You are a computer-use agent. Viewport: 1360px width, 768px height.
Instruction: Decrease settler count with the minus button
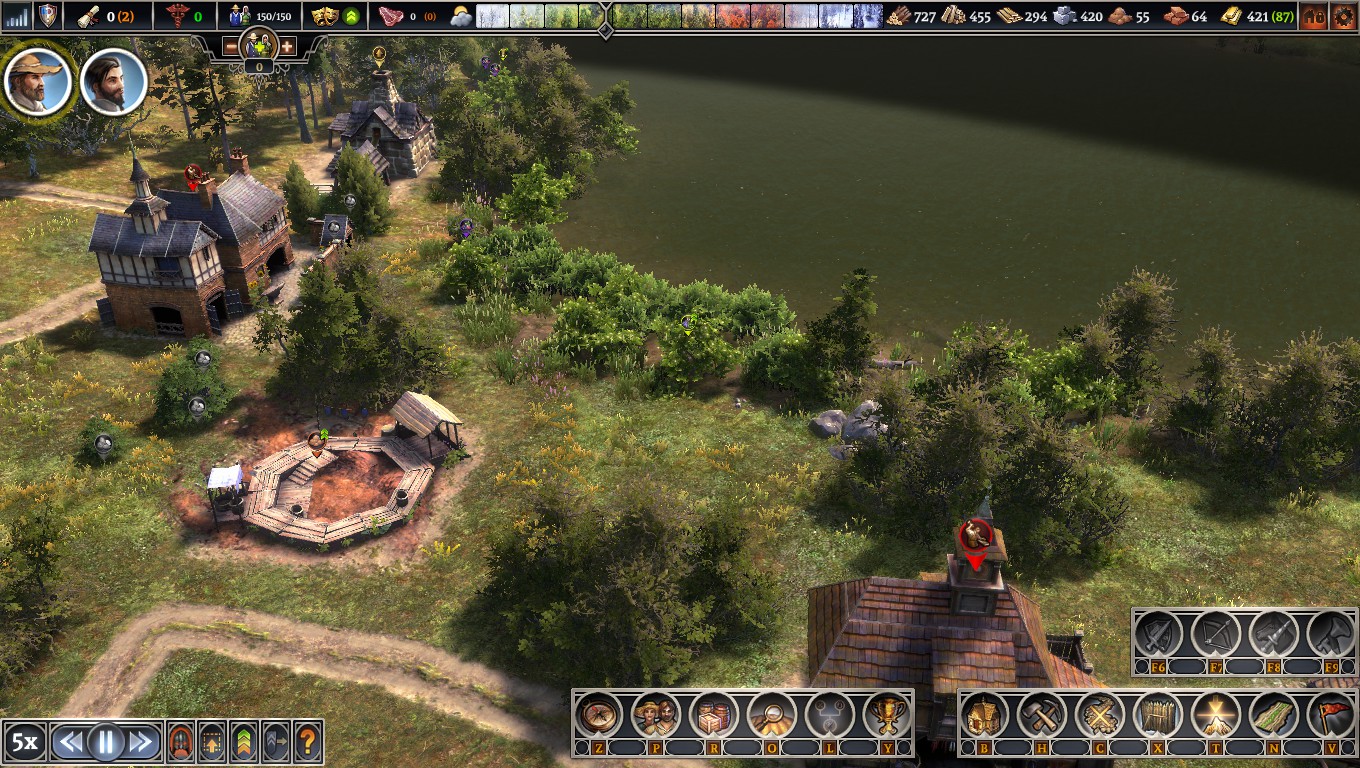pos(231,47)
